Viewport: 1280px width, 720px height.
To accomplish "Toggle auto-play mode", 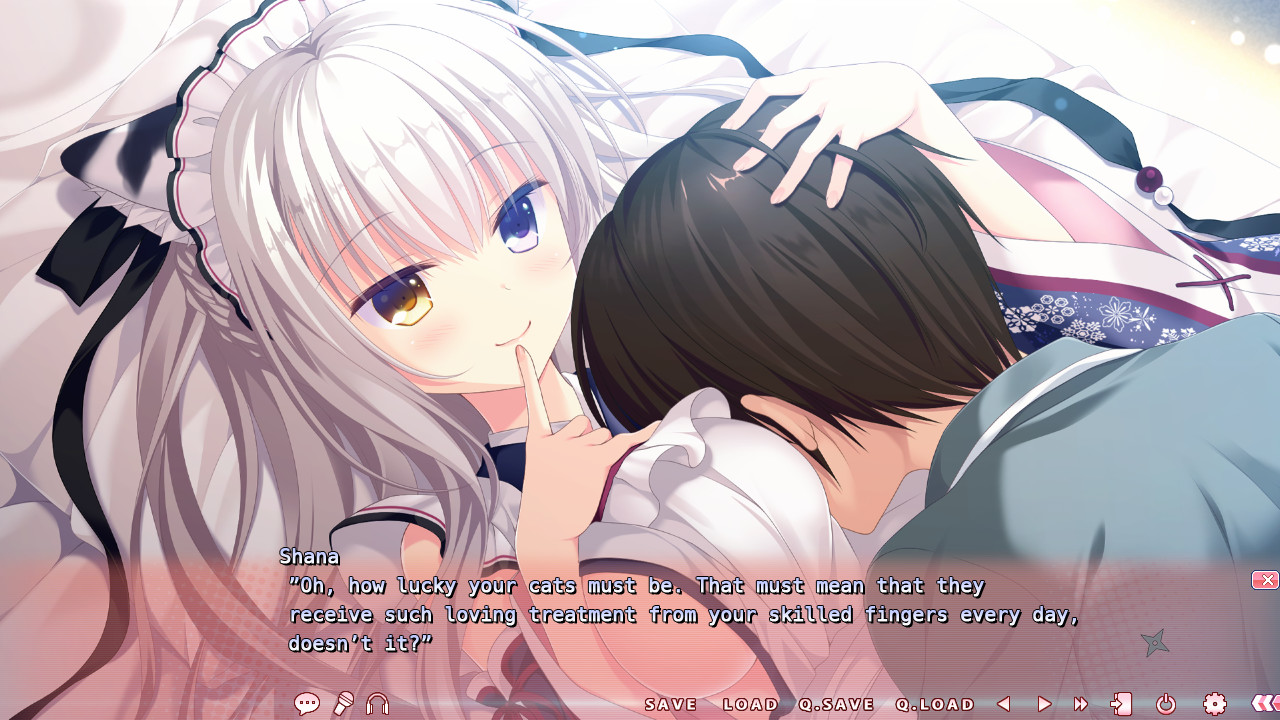I will point(1045,703).
